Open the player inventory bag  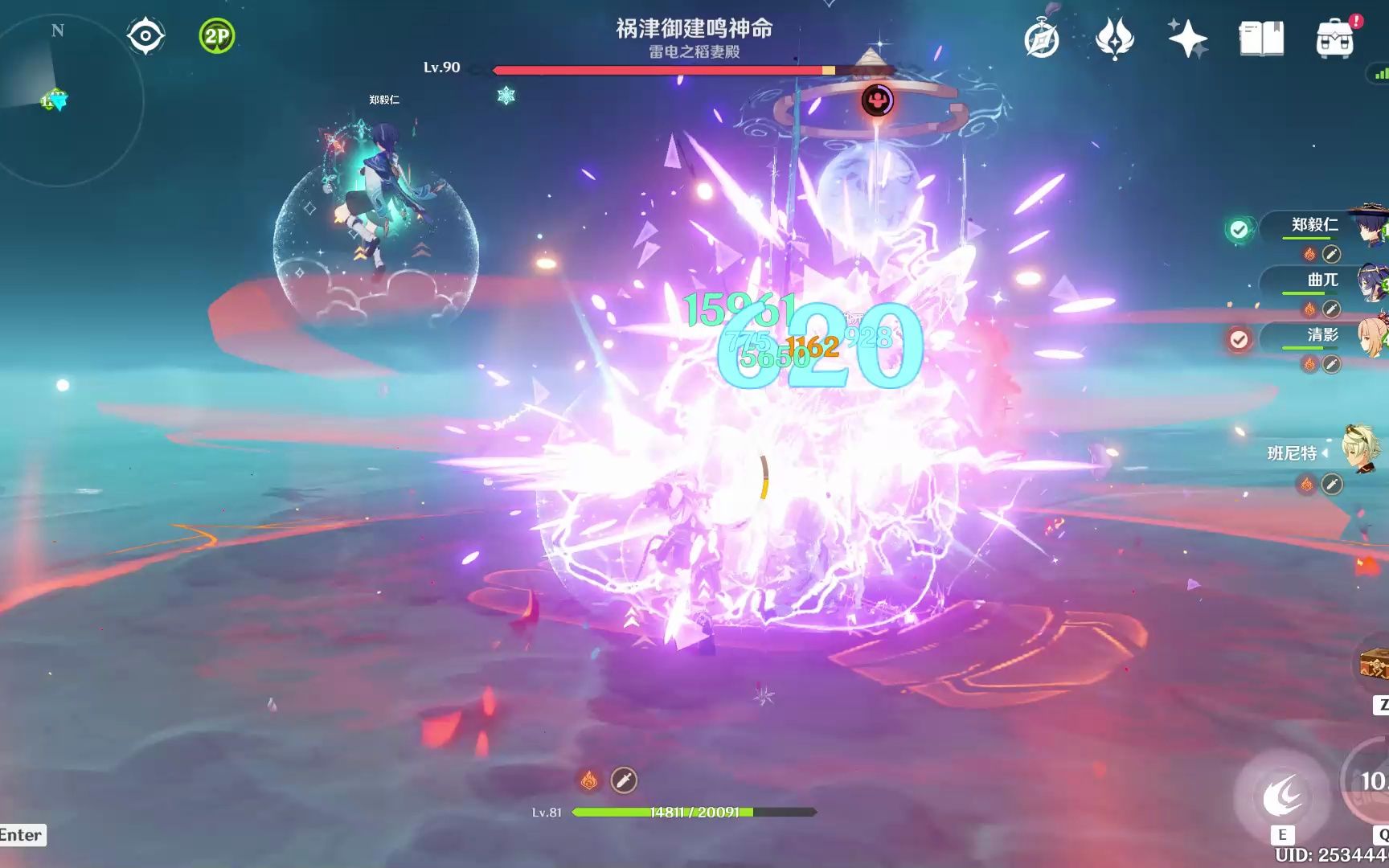click(x=1336, y=38)
